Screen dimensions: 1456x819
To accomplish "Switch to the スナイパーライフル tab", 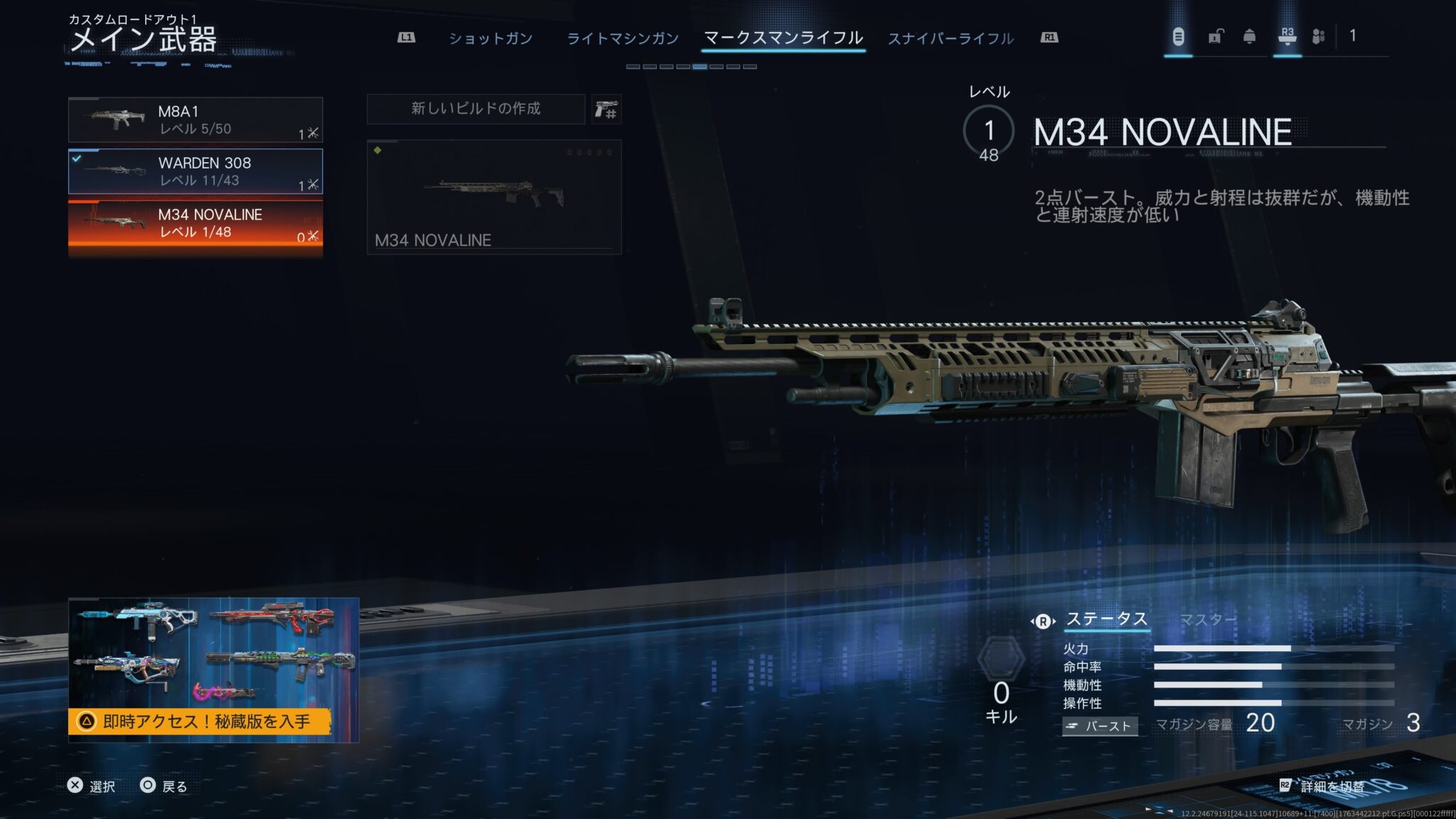I will 951,38.
